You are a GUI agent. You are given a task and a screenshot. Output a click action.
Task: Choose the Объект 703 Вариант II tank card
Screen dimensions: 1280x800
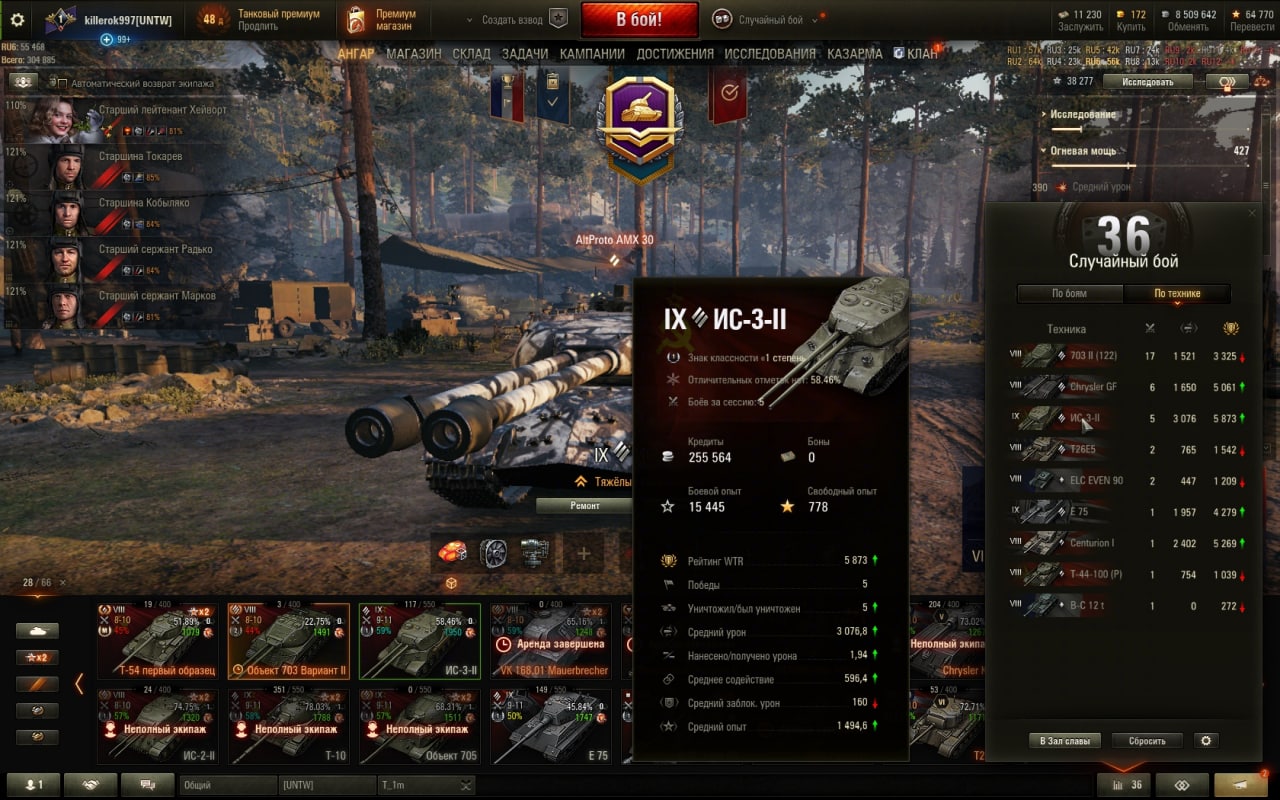[289, 641]
